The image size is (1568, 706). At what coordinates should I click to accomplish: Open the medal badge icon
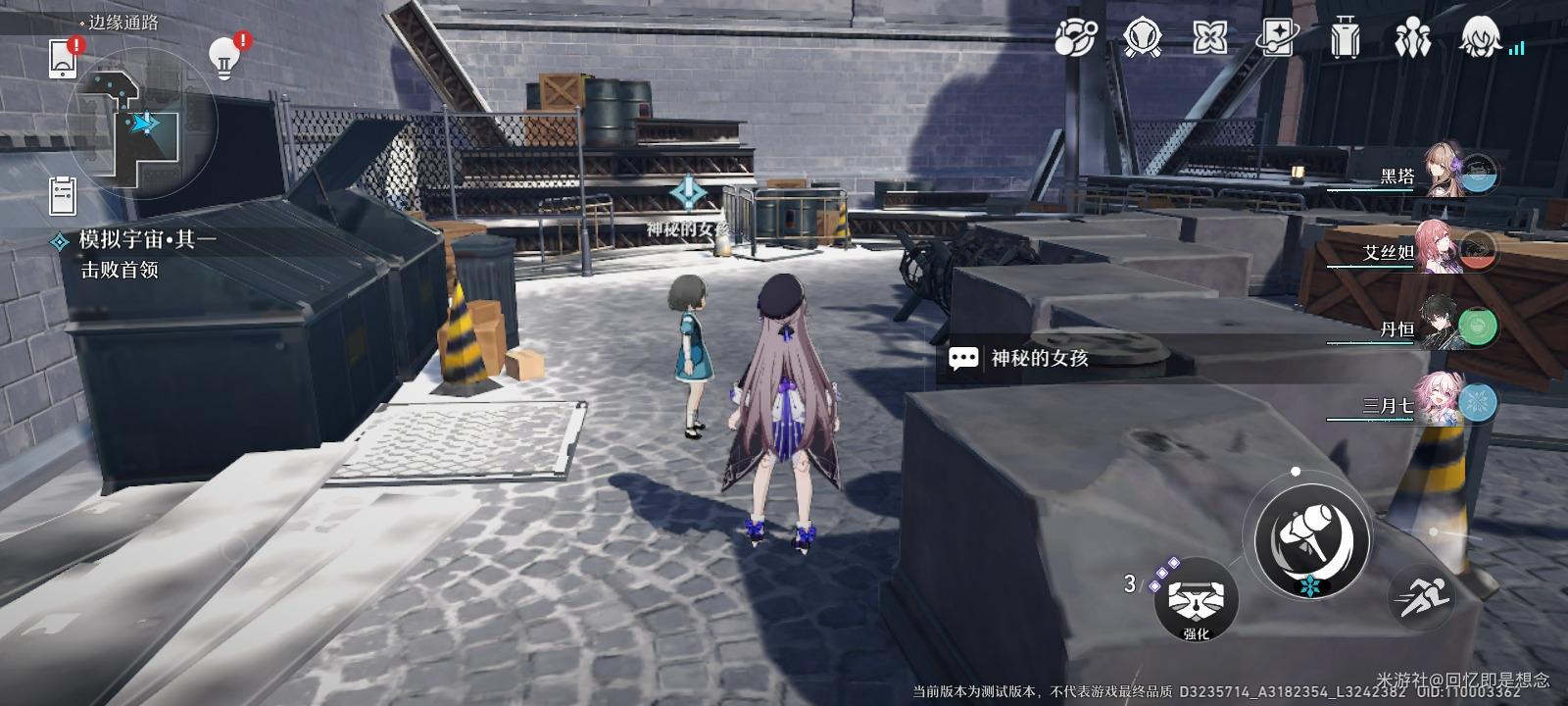1142,38
